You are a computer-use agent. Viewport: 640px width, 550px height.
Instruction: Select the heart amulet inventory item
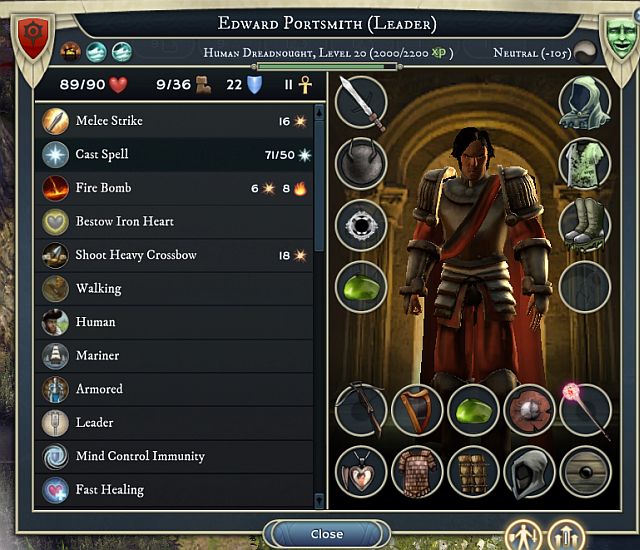(361, 472)
